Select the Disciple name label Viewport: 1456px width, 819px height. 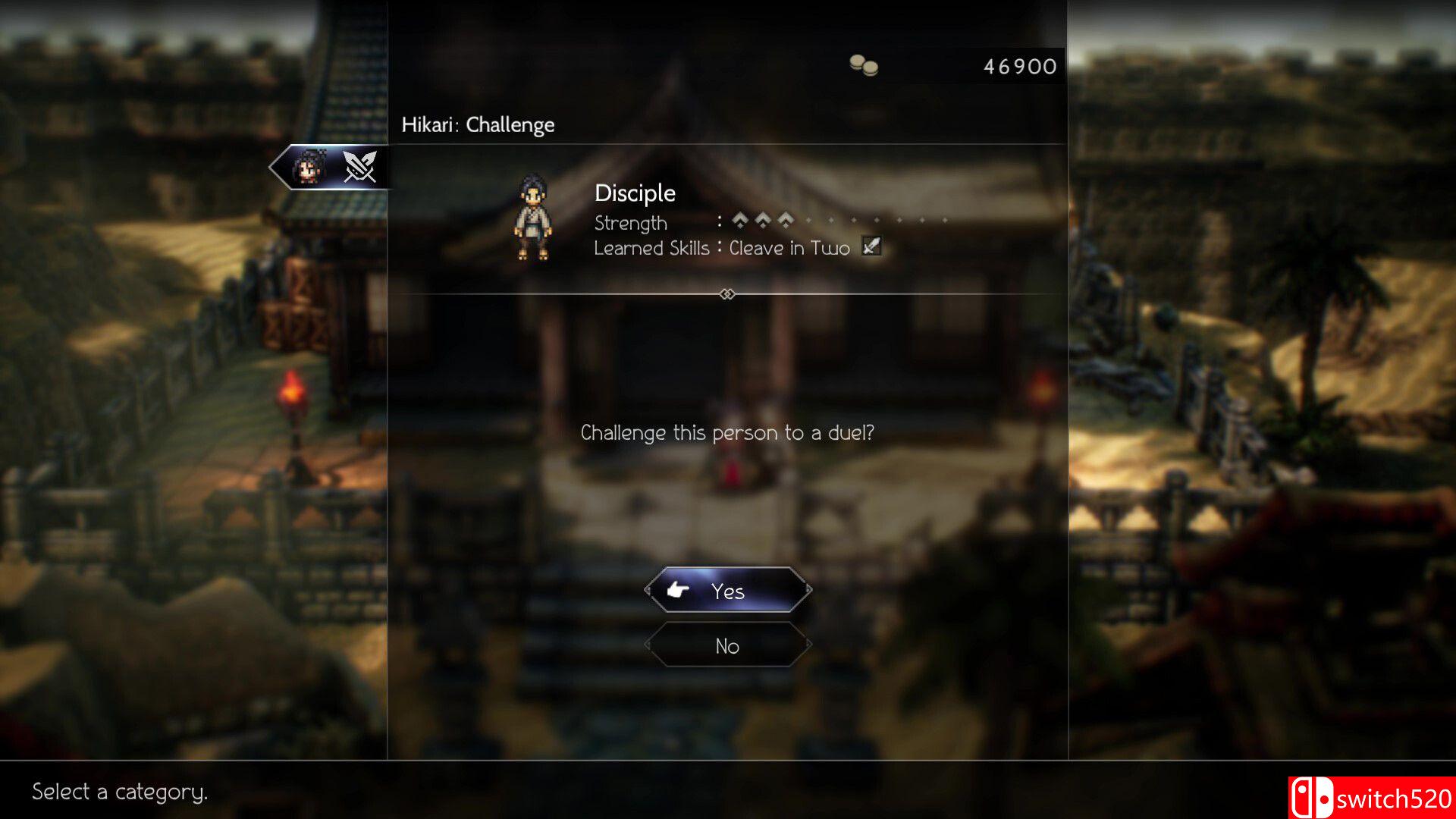(635, 193)
